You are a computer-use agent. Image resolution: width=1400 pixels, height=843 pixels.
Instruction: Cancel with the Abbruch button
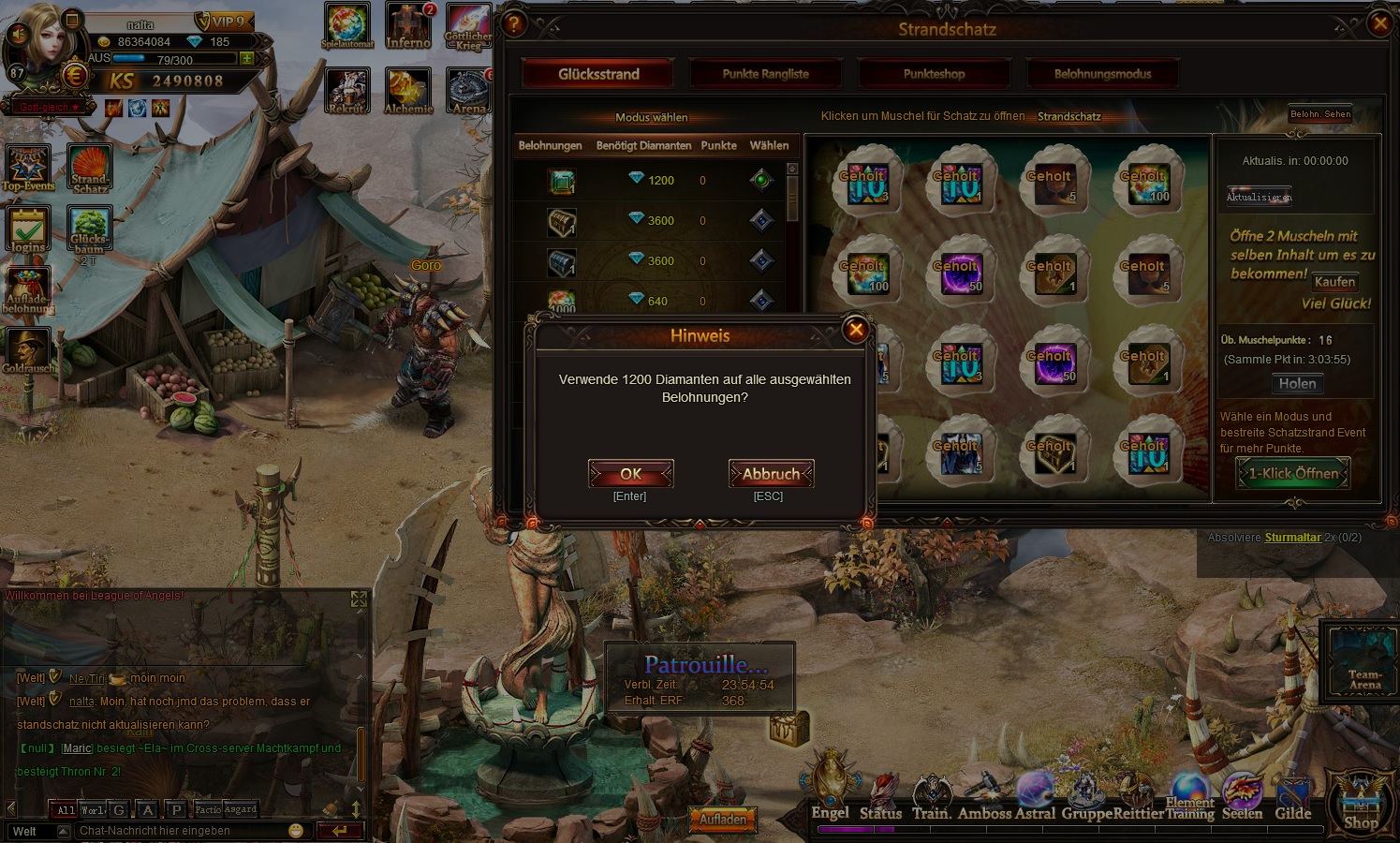[x=771, y=474]
